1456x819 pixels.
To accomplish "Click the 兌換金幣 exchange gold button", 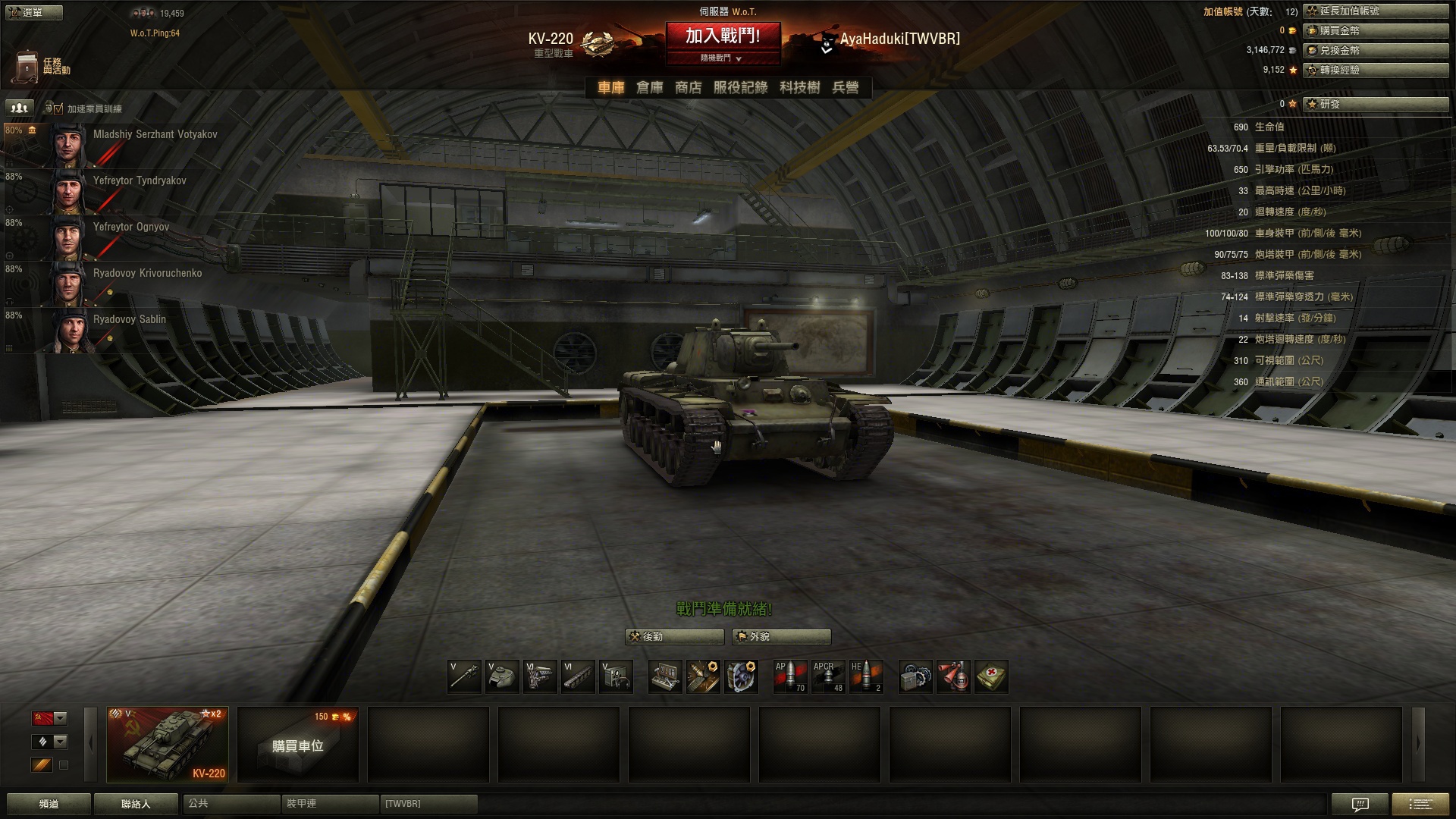I will pyautogui.click(x=1376, y=50).
